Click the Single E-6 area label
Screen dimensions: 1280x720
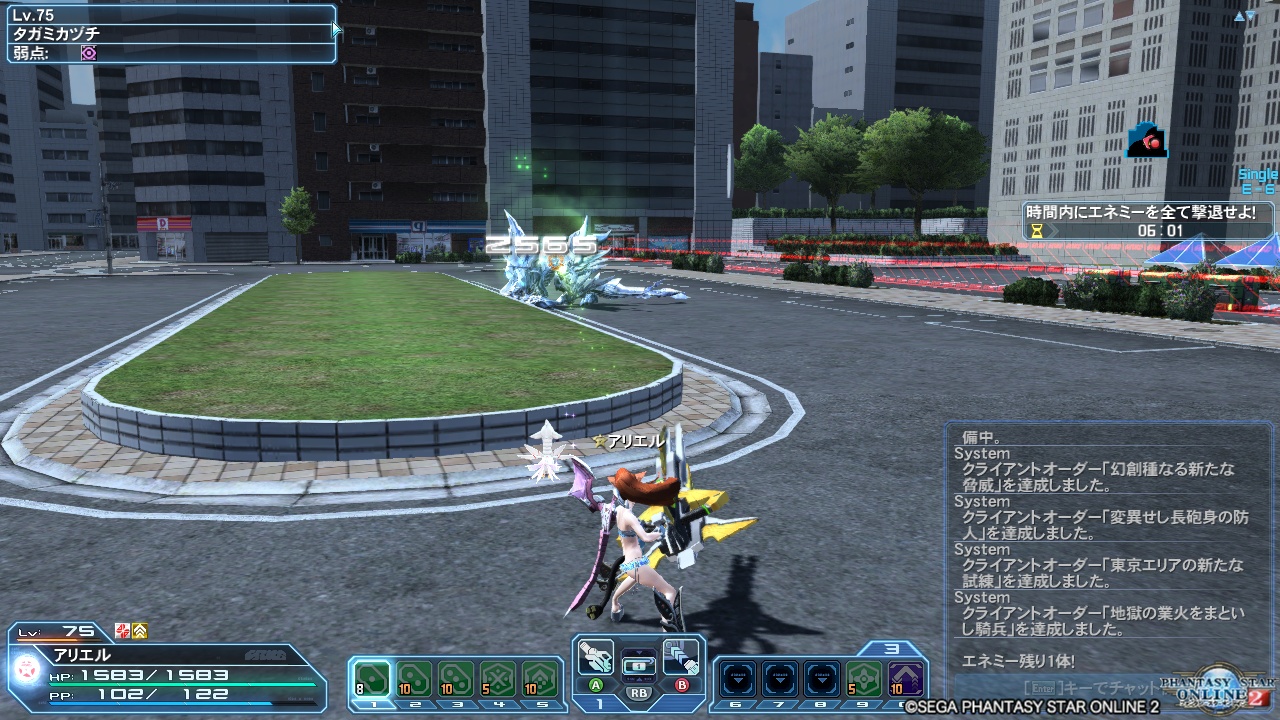click(x=1255, y=183)
